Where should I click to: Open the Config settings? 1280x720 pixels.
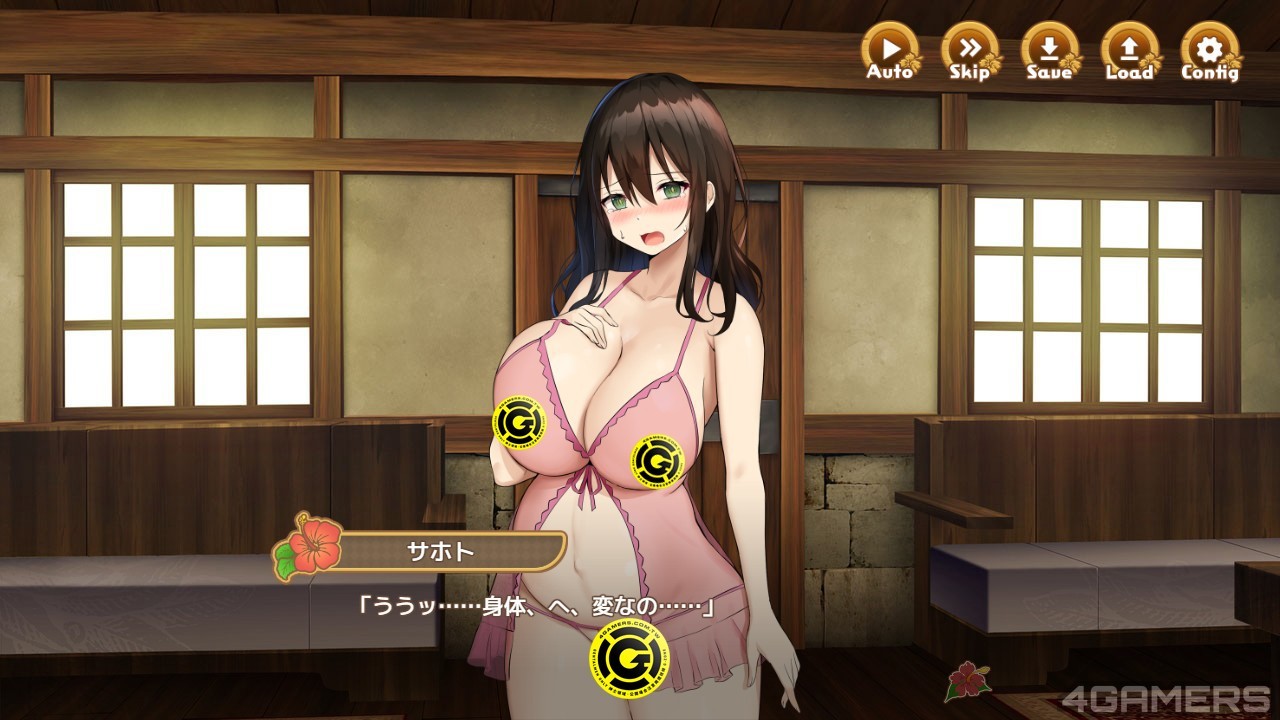(x=1209, y=50)
